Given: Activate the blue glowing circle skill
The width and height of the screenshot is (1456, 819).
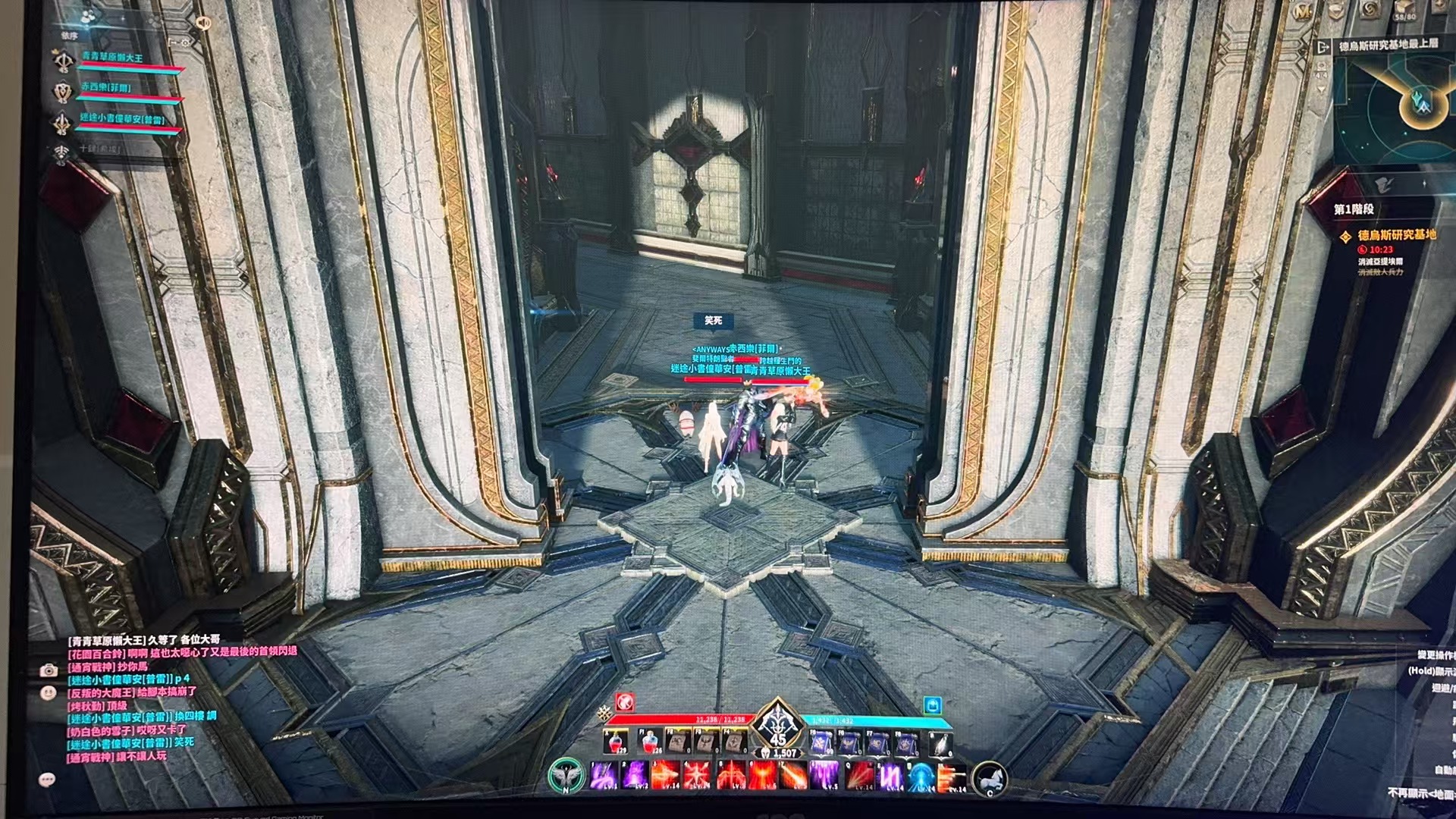Looking at the screenshot, I should point(921,777).
